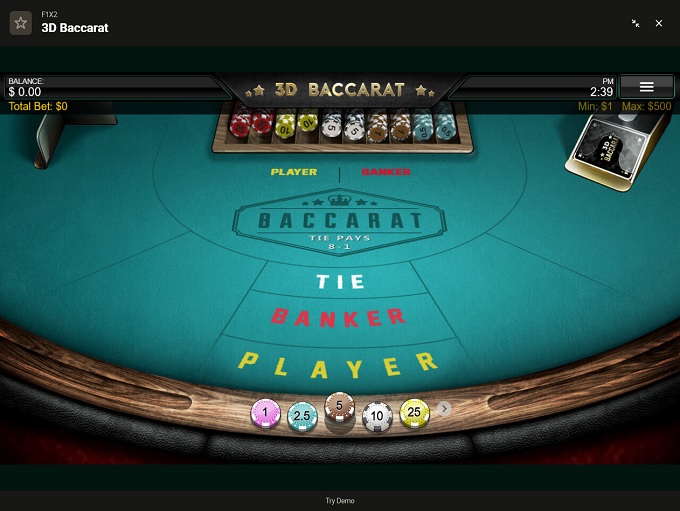Pick the brown 5 chip
Viewport: 680px width, 511px height.
click(x=339, y=406)
